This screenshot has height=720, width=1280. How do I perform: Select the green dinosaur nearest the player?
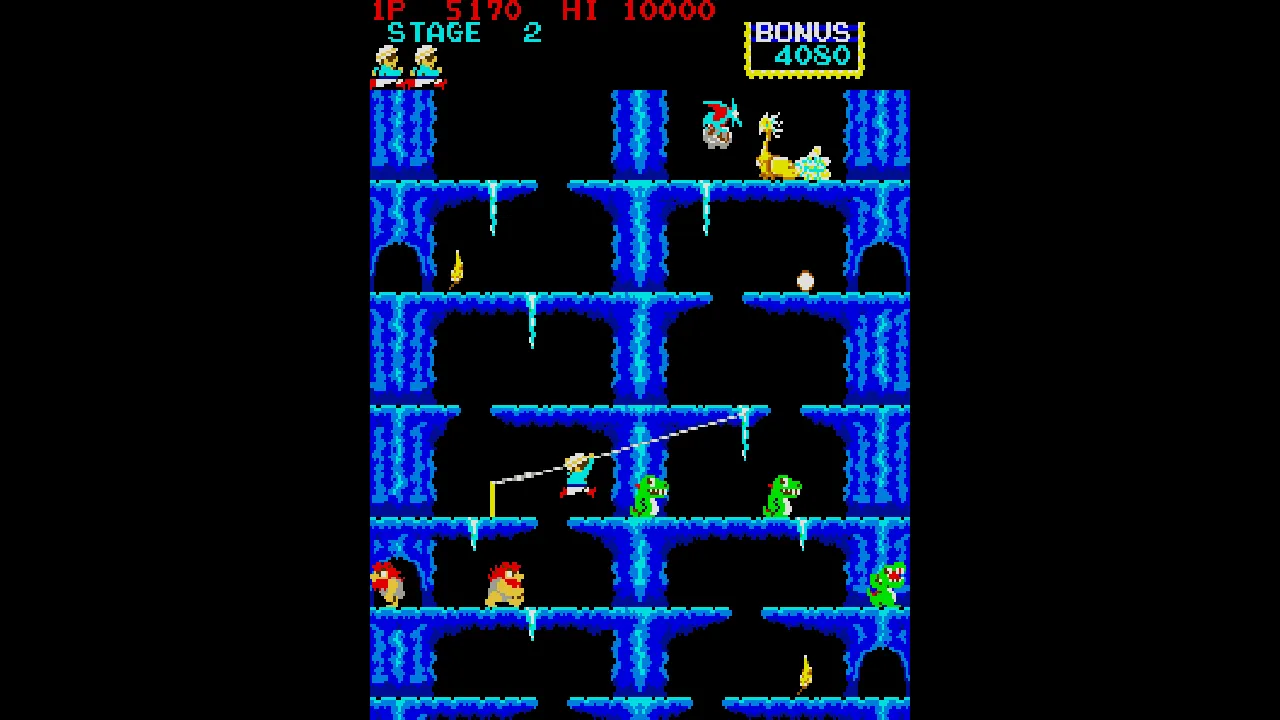click(648, 495)
